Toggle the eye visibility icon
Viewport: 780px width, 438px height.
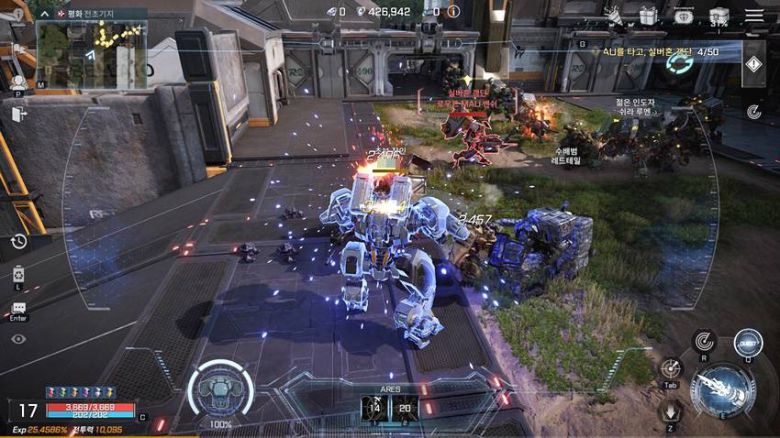click(18, 340)
